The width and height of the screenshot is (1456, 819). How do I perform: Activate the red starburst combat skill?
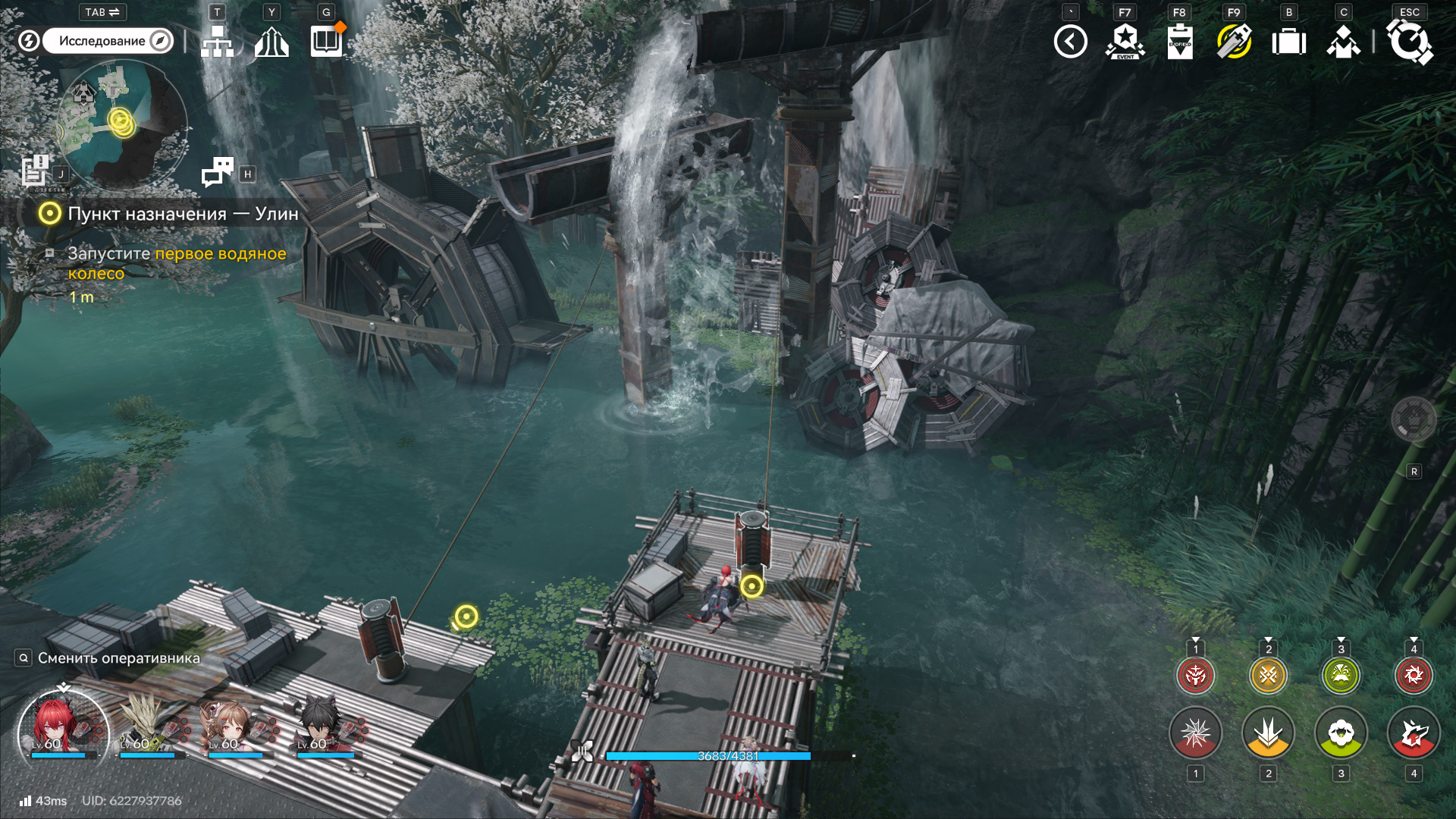(1195, 733)
